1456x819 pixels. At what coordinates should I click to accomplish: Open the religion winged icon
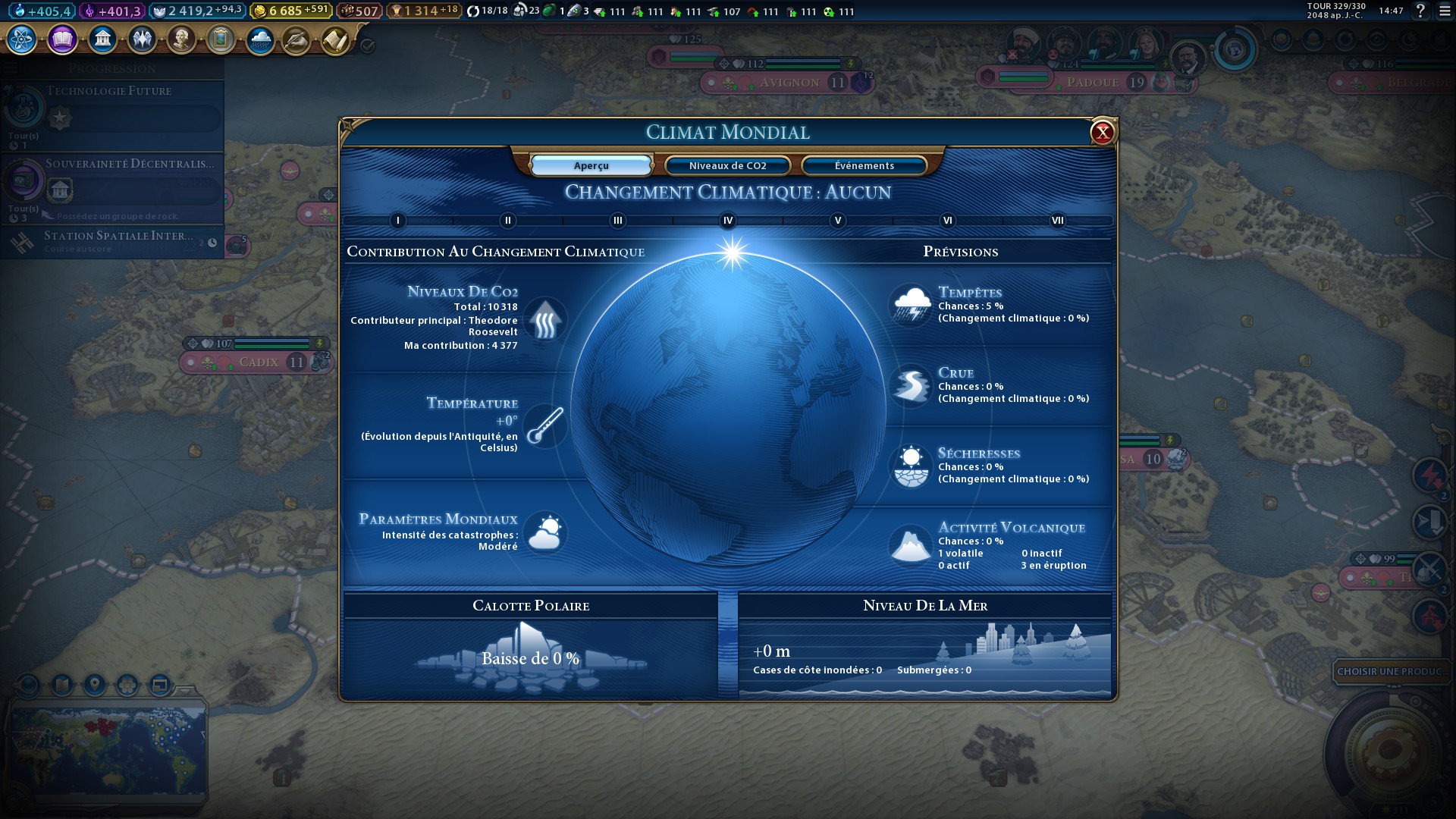click(x=142, y=39)
